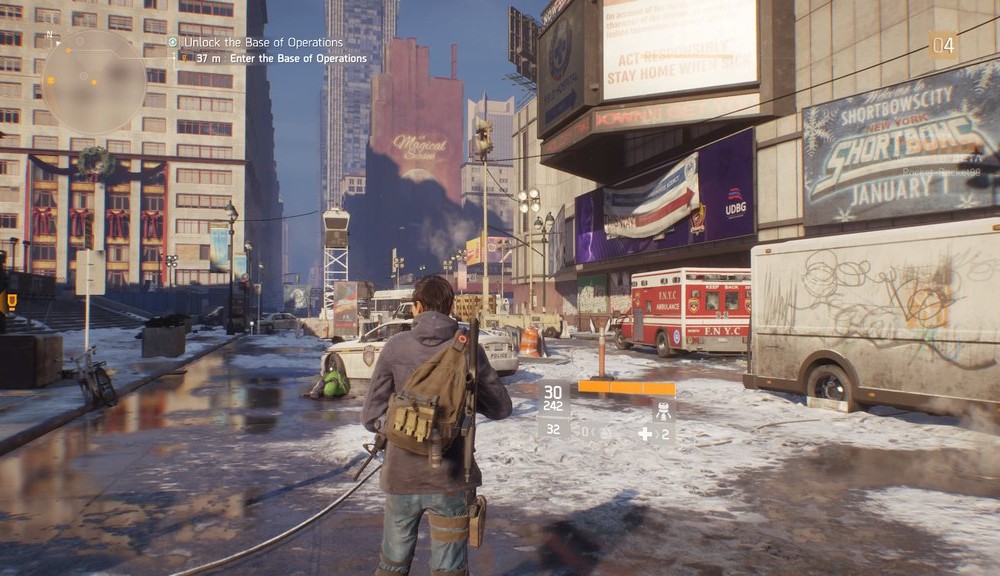Click the level 04 badge

(x=943, y=44)
